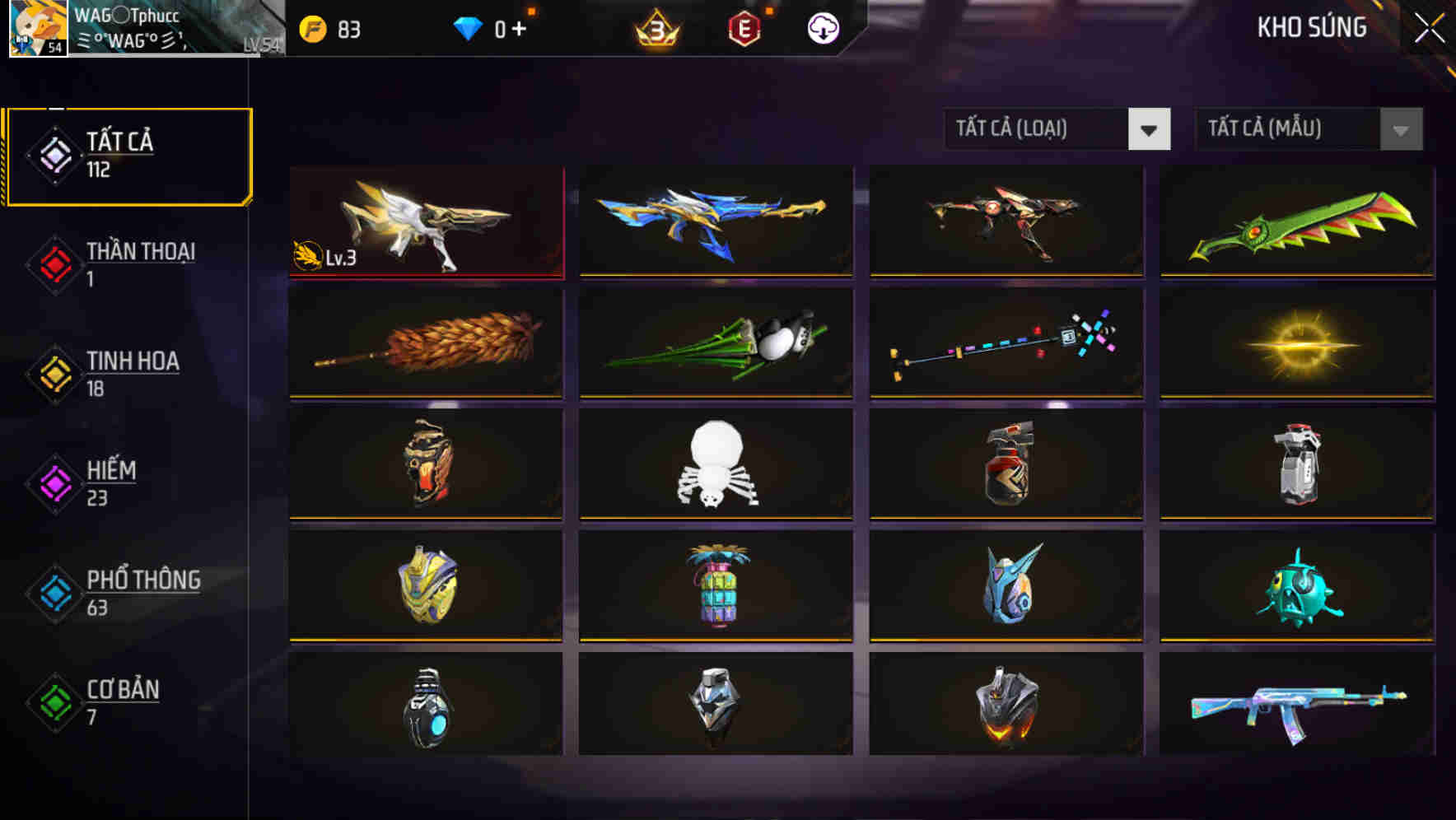Open the TẤT CẢ (LOẠI) dropdown

click(x=1057, y=129)
